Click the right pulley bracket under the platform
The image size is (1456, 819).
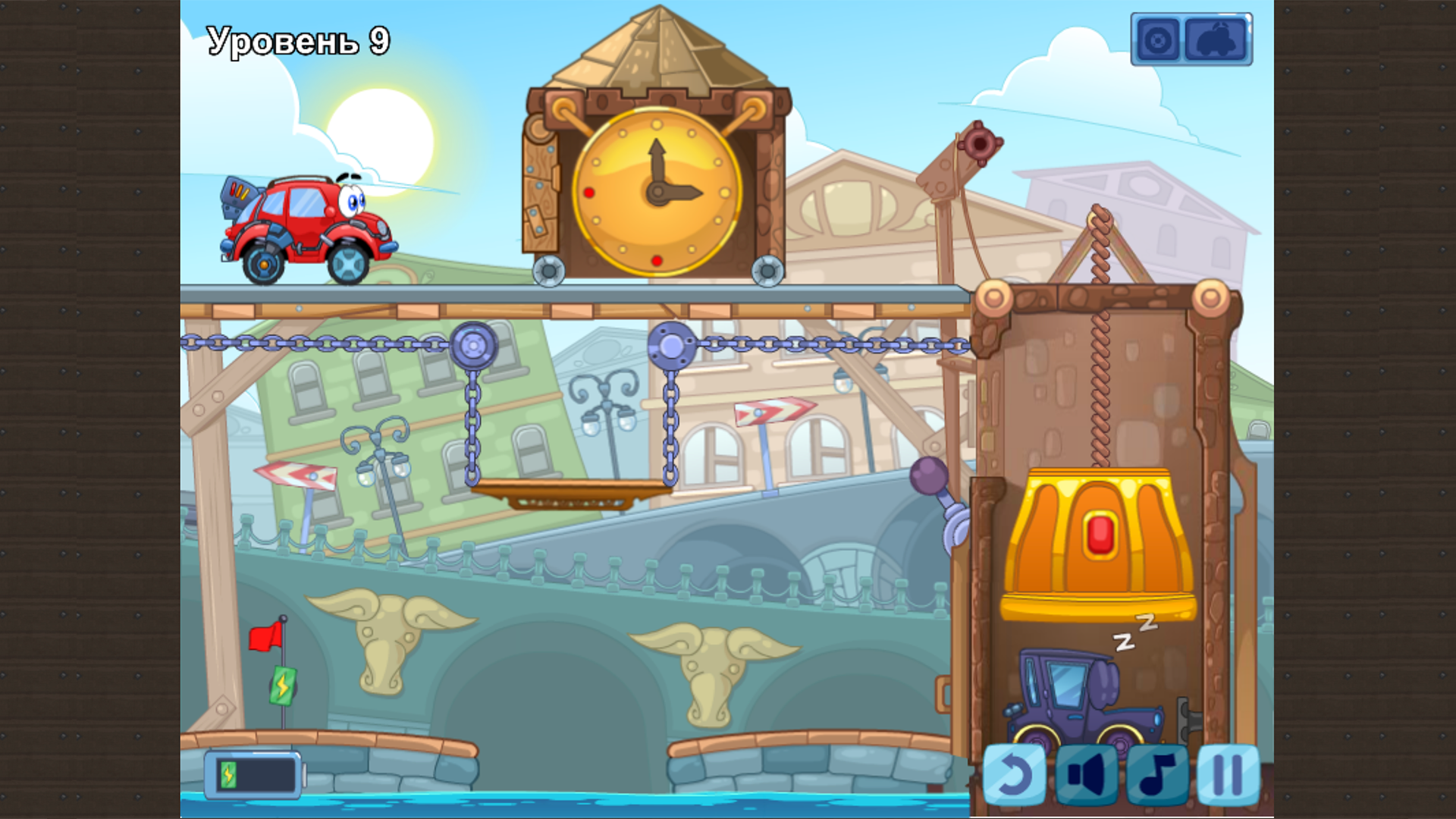coord(670,345)
